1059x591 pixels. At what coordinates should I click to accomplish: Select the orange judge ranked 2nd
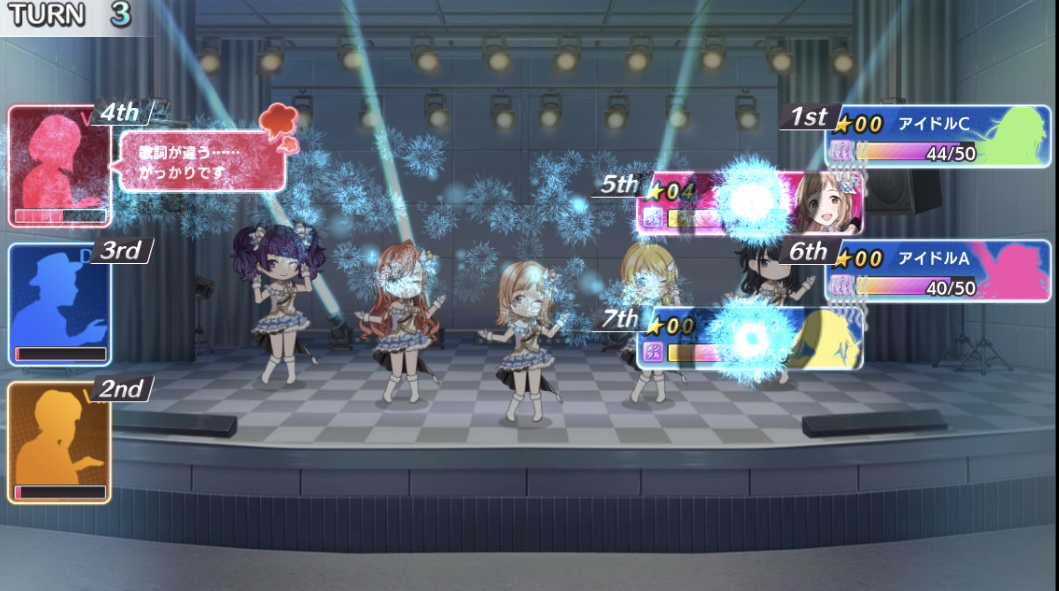click(x=58, y=441)
